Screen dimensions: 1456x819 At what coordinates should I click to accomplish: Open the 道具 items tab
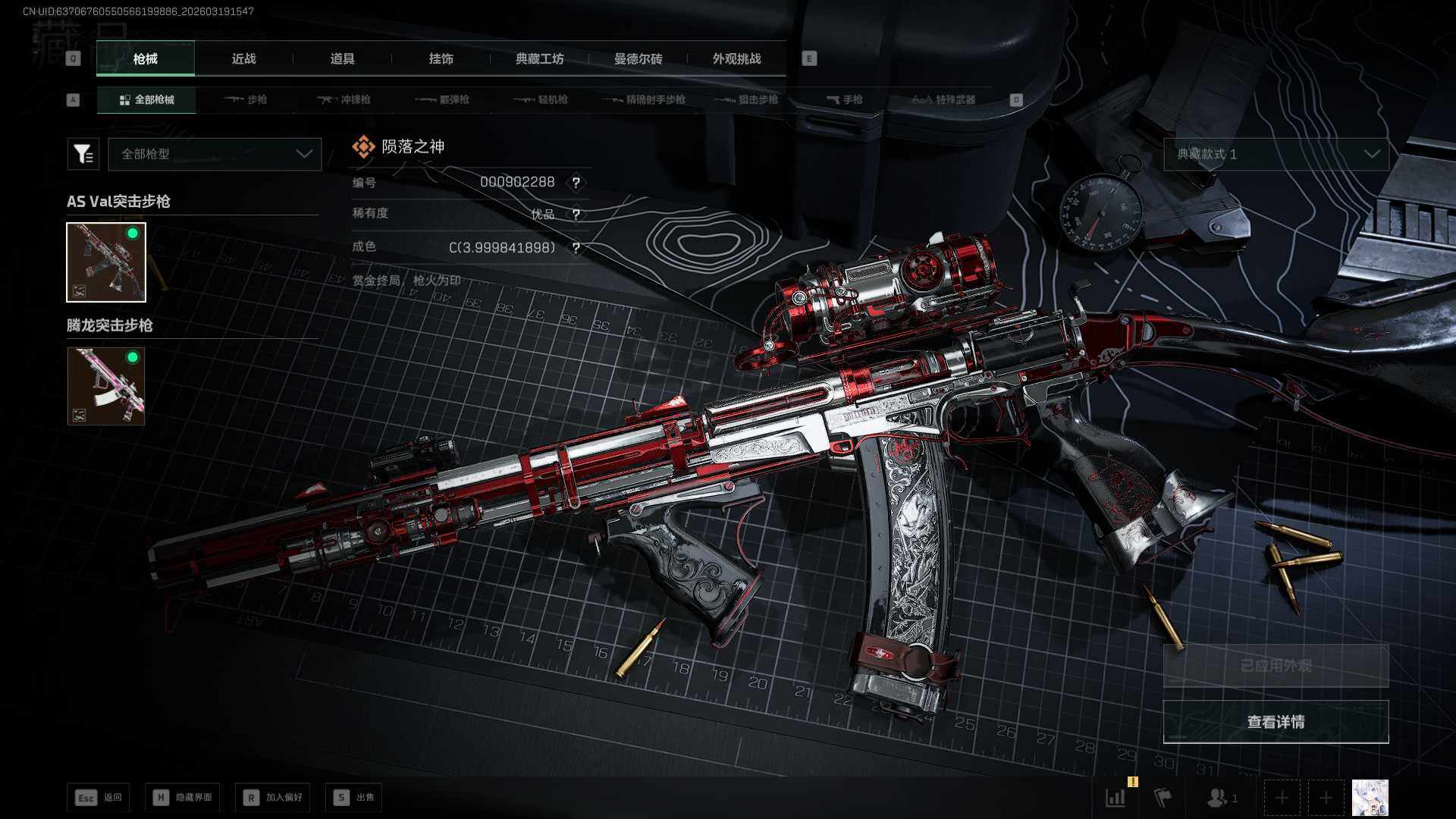click(x=342, y=59)
